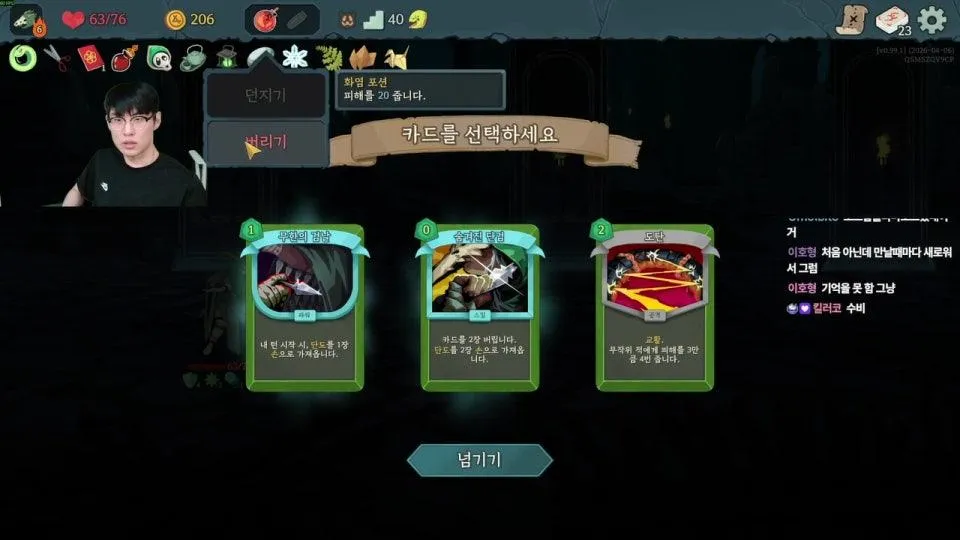960x540 pixels.
Task: Inspect the green-hooded skull relic
Action: pos(159,58)
